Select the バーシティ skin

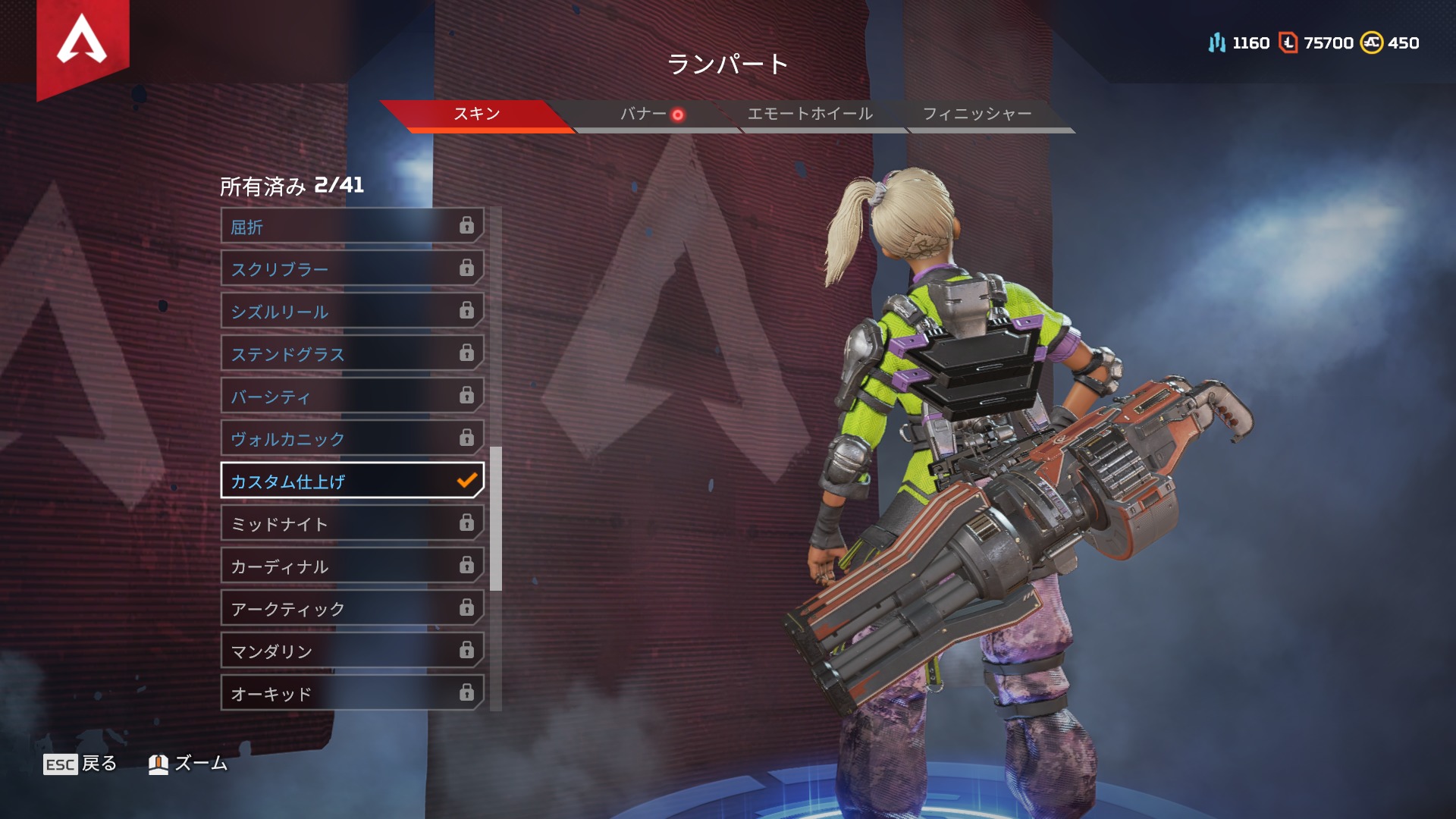click(x=352, y=396)
